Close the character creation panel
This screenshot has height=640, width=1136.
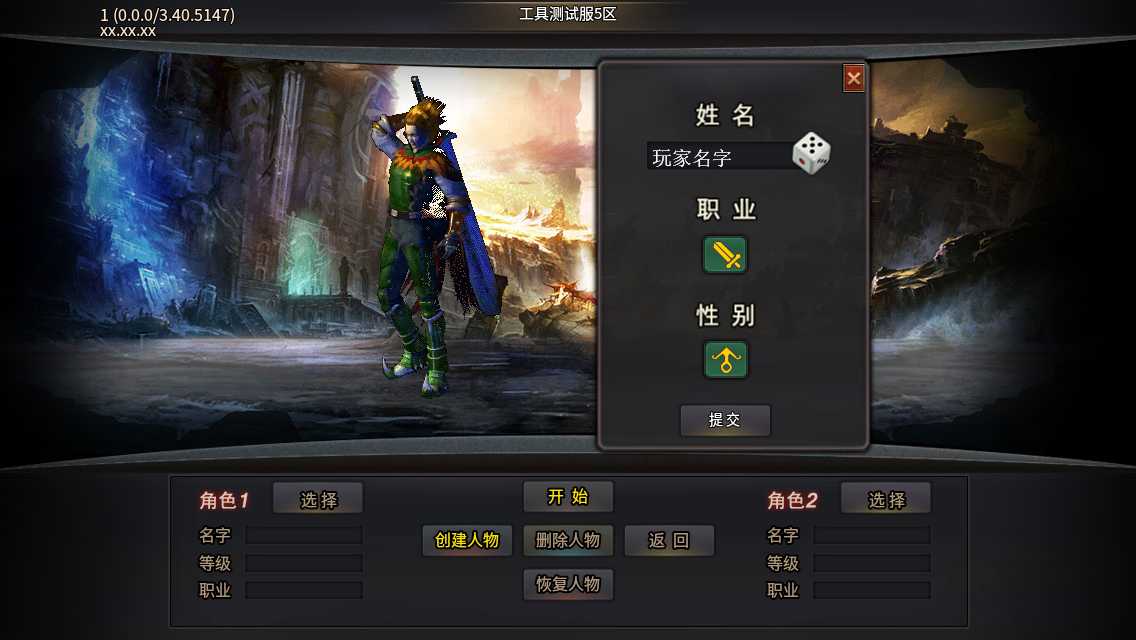coord(853,78)
